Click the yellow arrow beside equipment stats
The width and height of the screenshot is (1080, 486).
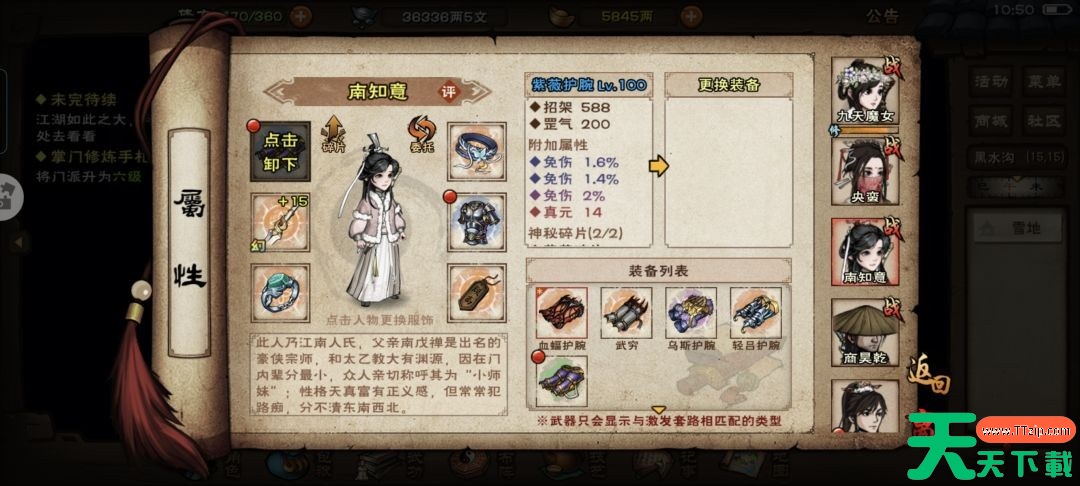coord(657,166)
